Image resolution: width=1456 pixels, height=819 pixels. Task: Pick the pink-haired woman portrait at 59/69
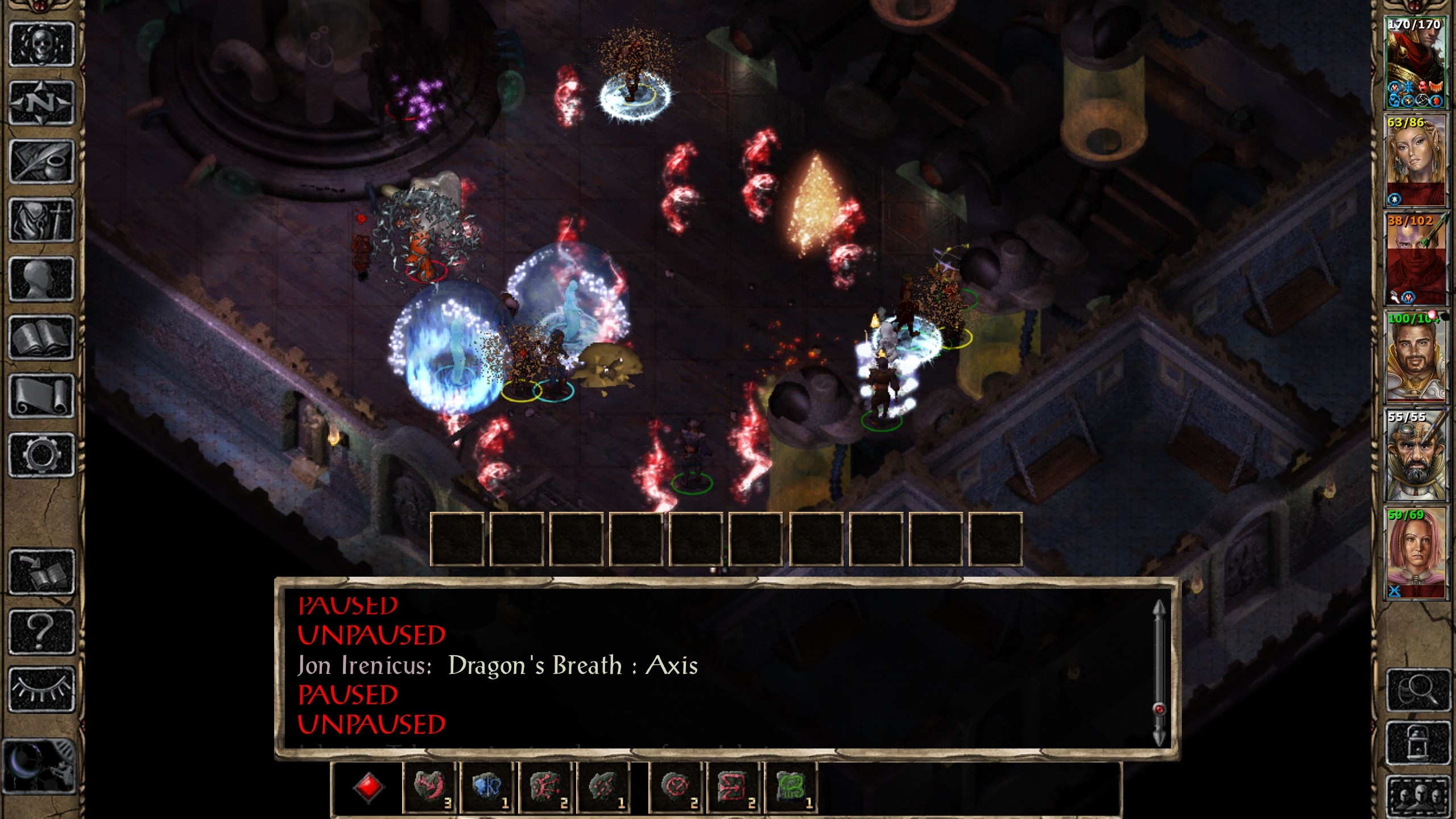[x=1415, y=553]
